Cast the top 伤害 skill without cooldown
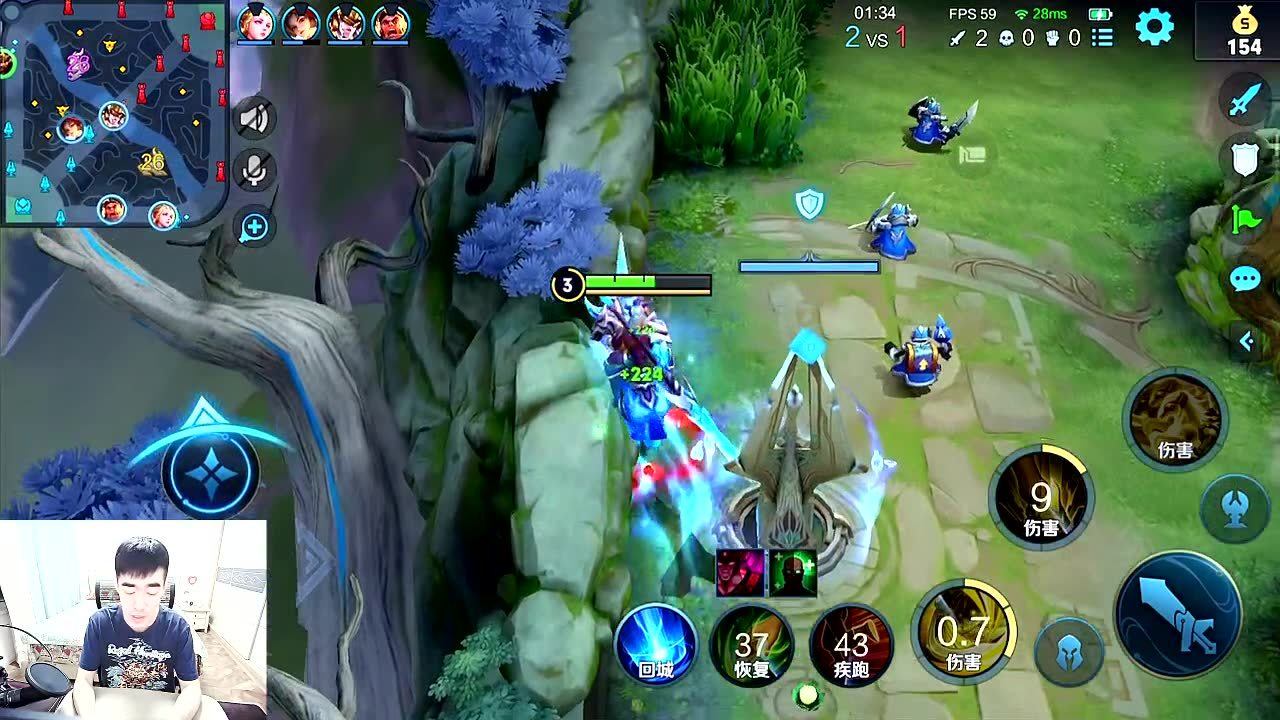 point(1174,420)
